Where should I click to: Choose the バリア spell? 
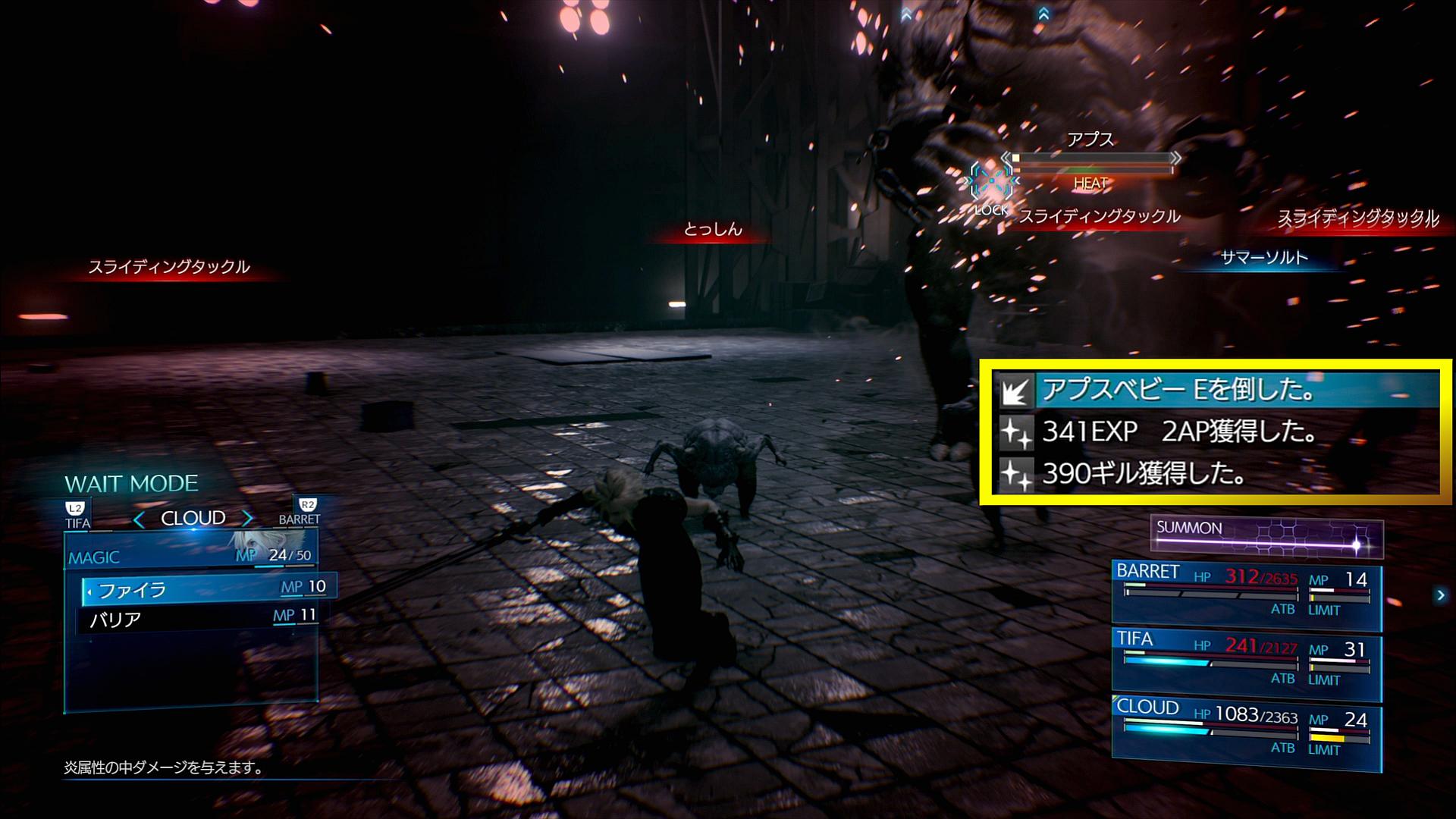(199, 619)
